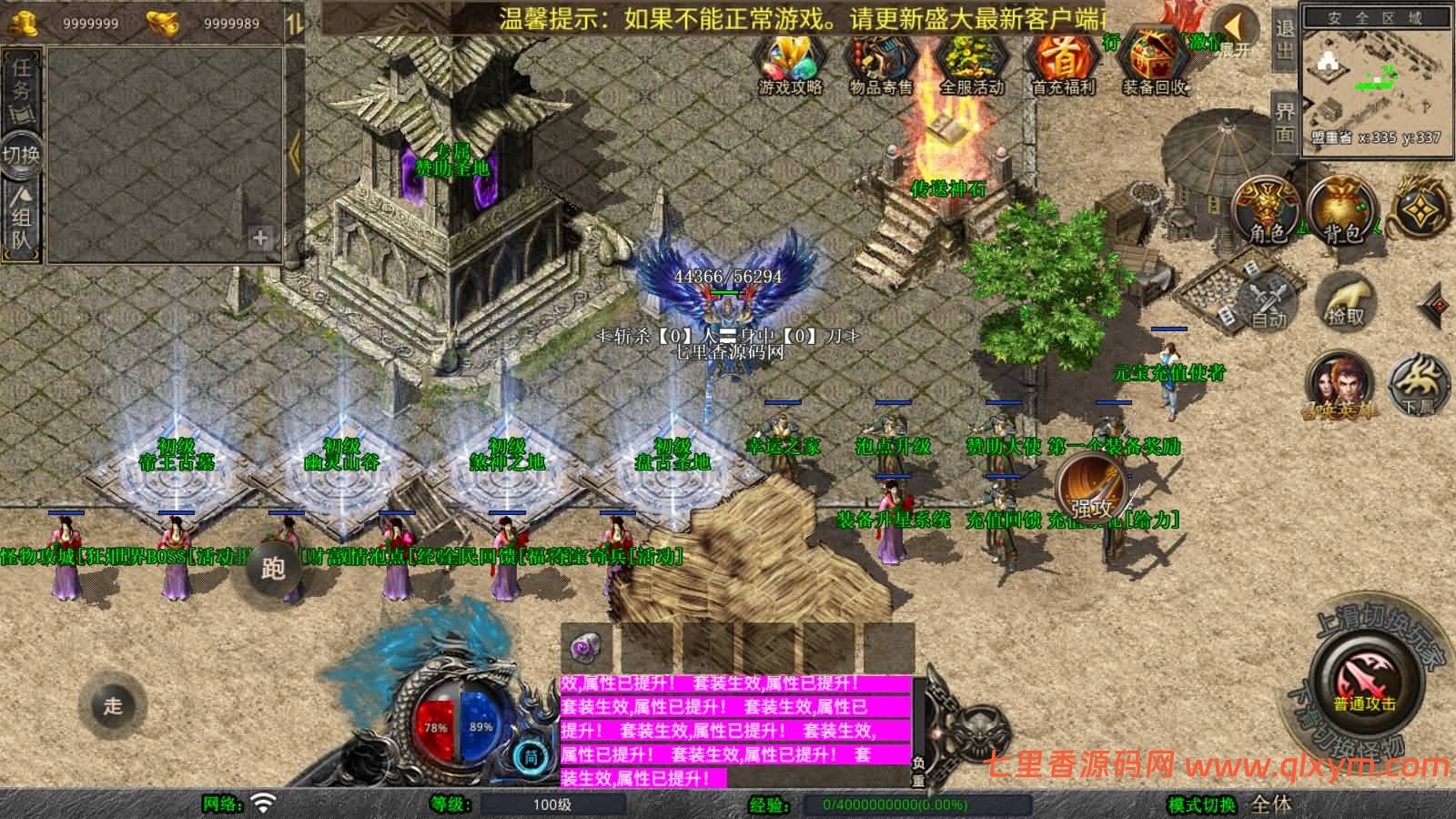Open the 游戏攻略 game guide icon
This screenshot has width=1456, height=819.
click(x=790, y=62)
